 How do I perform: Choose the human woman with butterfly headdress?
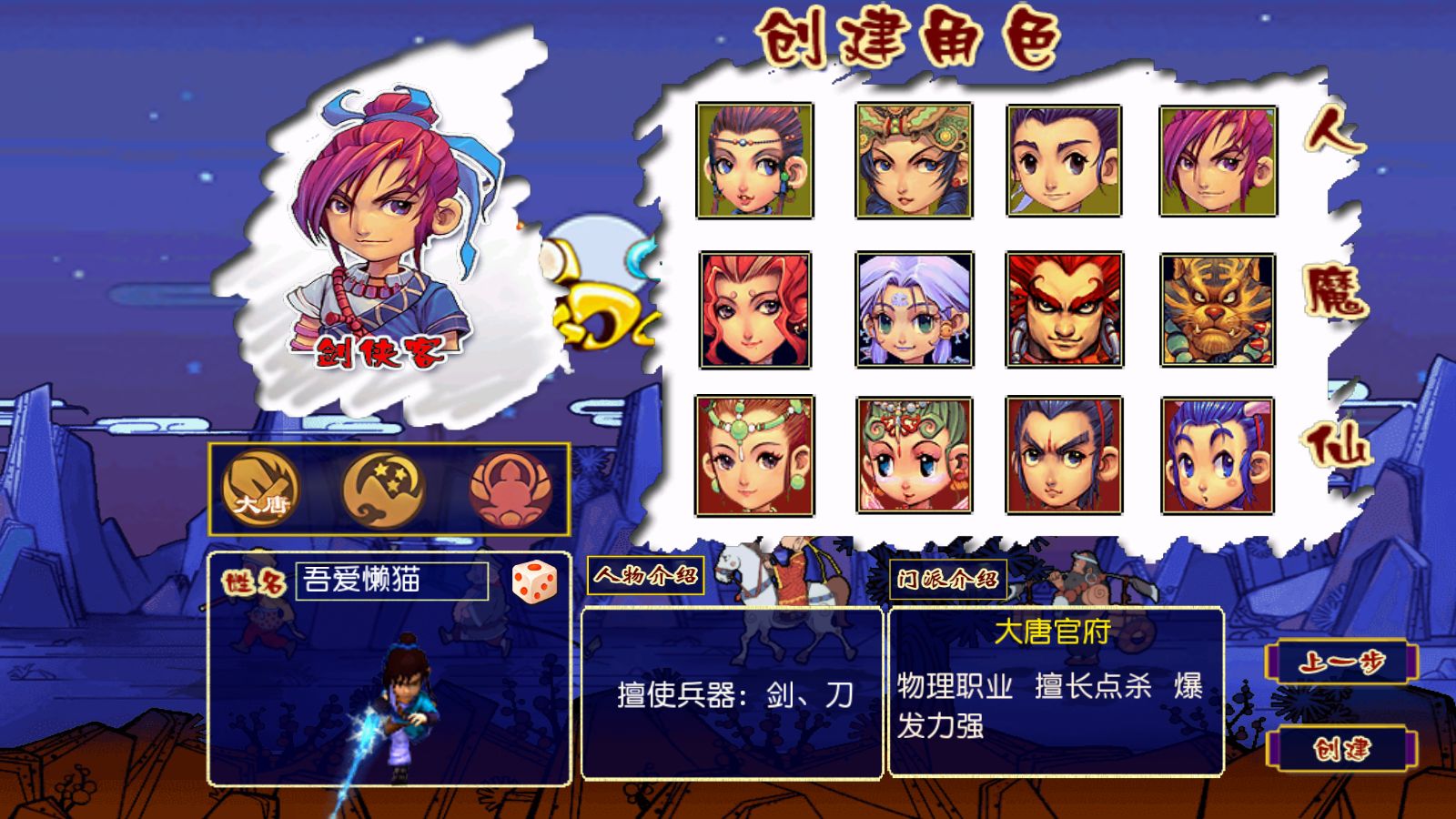(914, 162)
